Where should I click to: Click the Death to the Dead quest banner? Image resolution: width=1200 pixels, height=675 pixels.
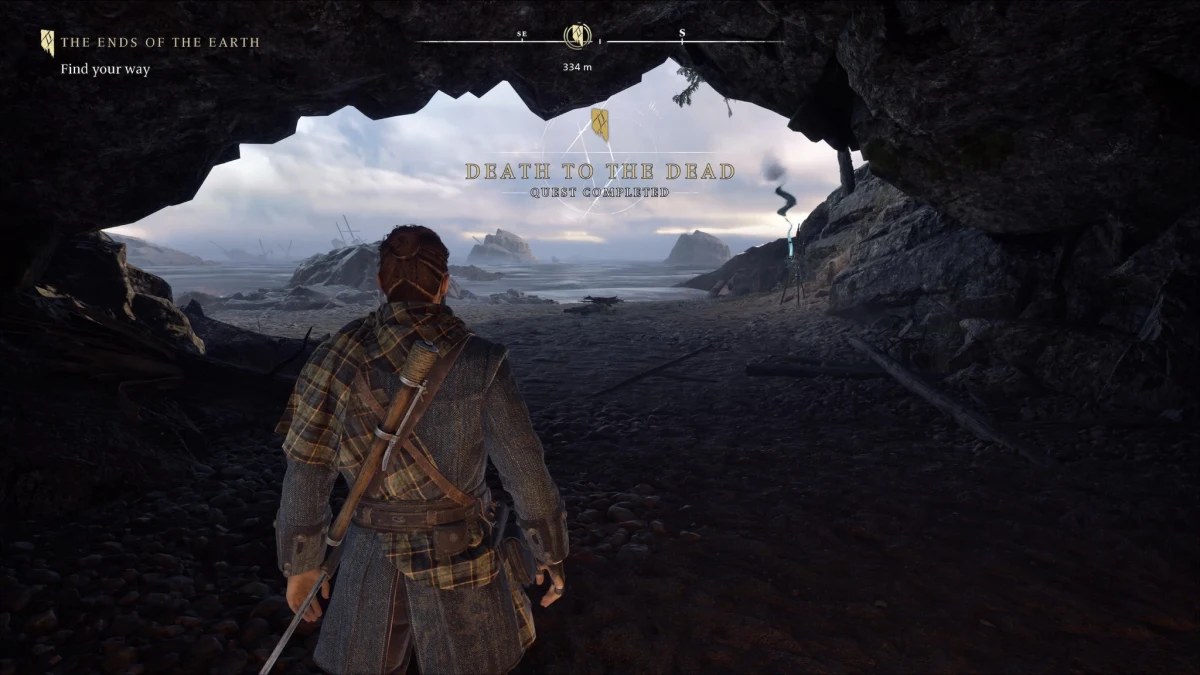pyautogui.click(x=600, y=173)
